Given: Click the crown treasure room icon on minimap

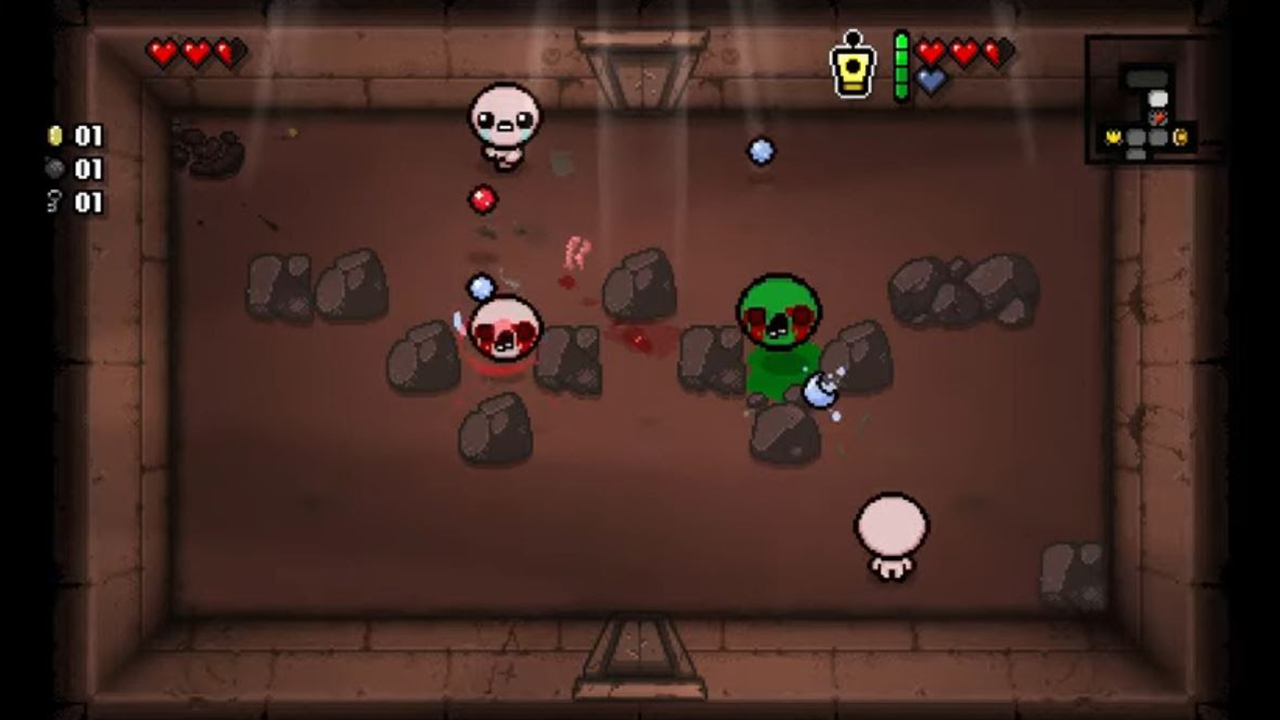Looking at the screenshot, I should [x=1114, y=136].
